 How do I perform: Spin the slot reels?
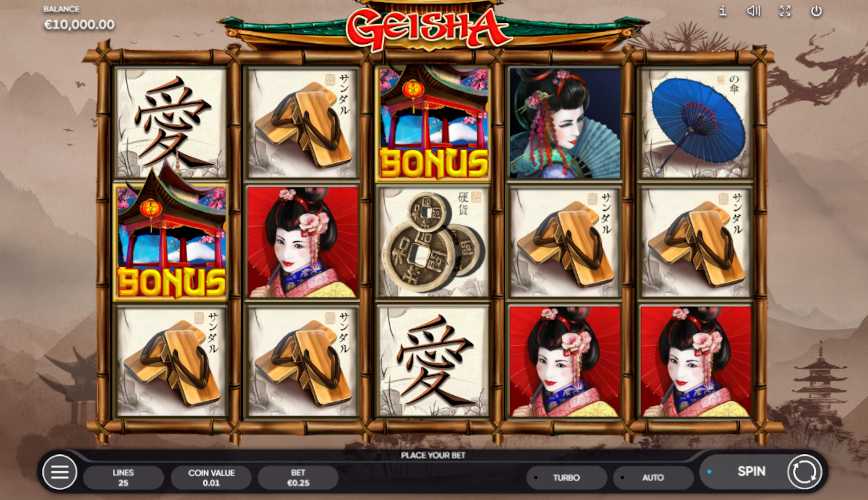pos(752,471)
